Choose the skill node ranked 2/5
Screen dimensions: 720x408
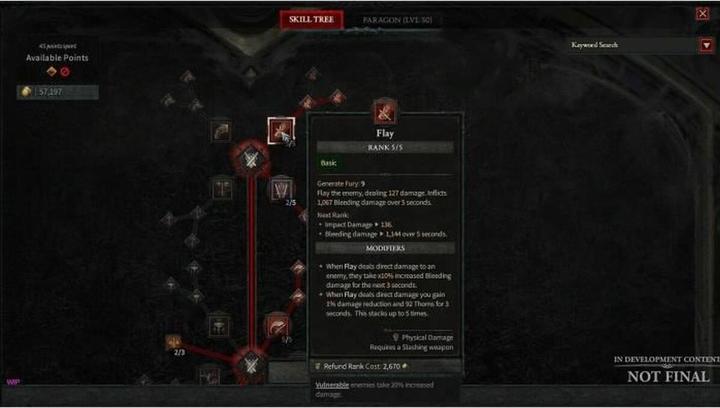point(281,187)
